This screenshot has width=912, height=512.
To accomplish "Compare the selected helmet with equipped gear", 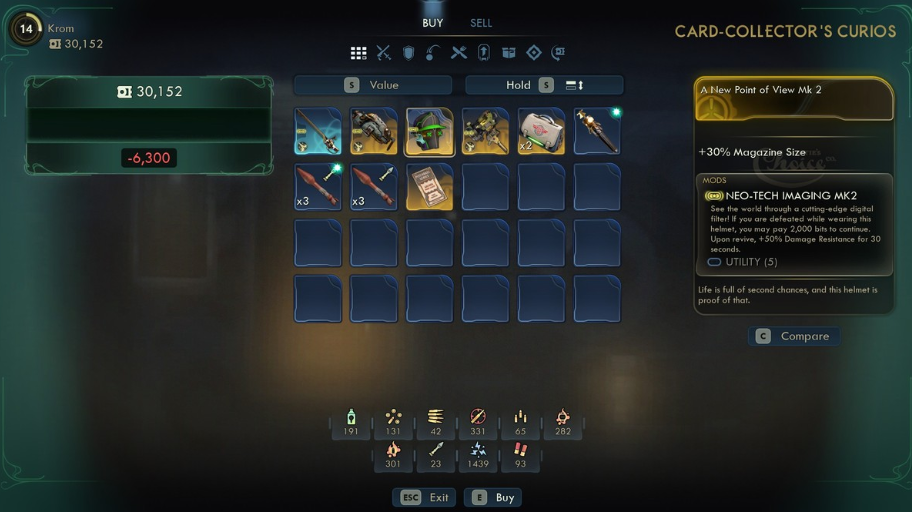I will [794, 337].
